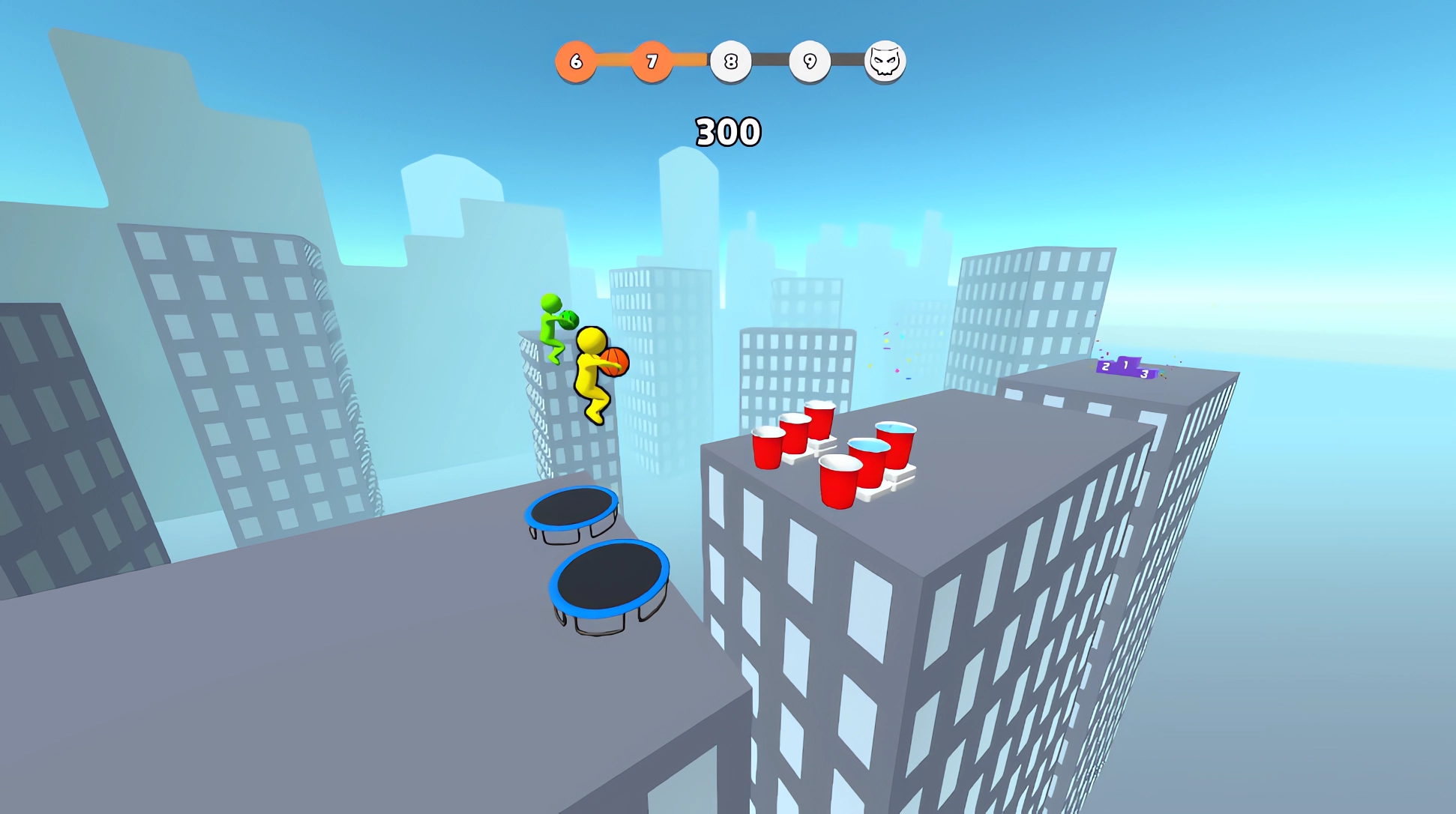The image size is (1456, 814).
Task: Select the purple podium's first place step
Action: coord(1126,366)
